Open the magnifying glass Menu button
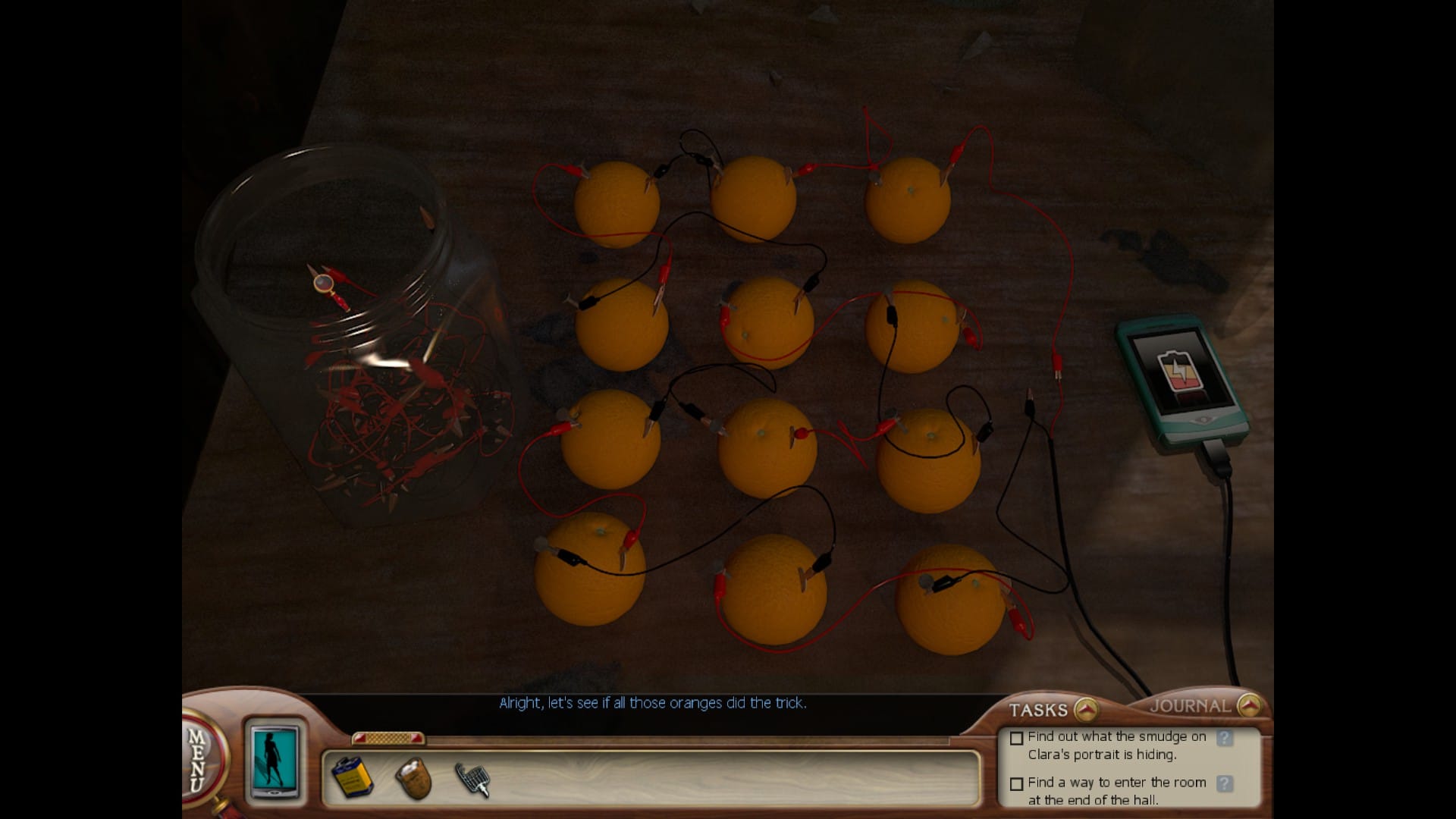The image size is (1456, 819). [x=200, y=758]
